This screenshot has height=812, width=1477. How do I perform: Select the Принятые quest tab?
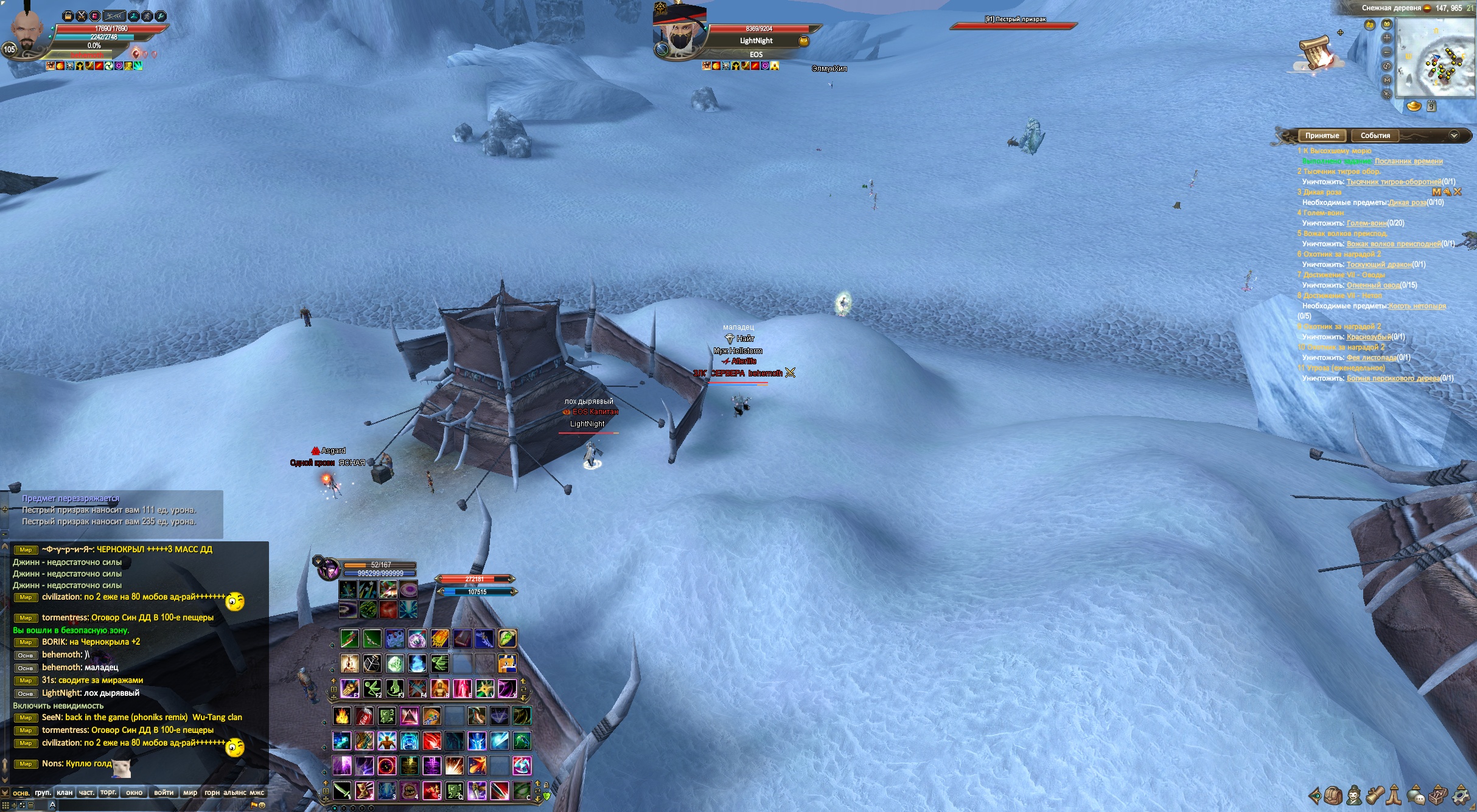[1322, 136]
